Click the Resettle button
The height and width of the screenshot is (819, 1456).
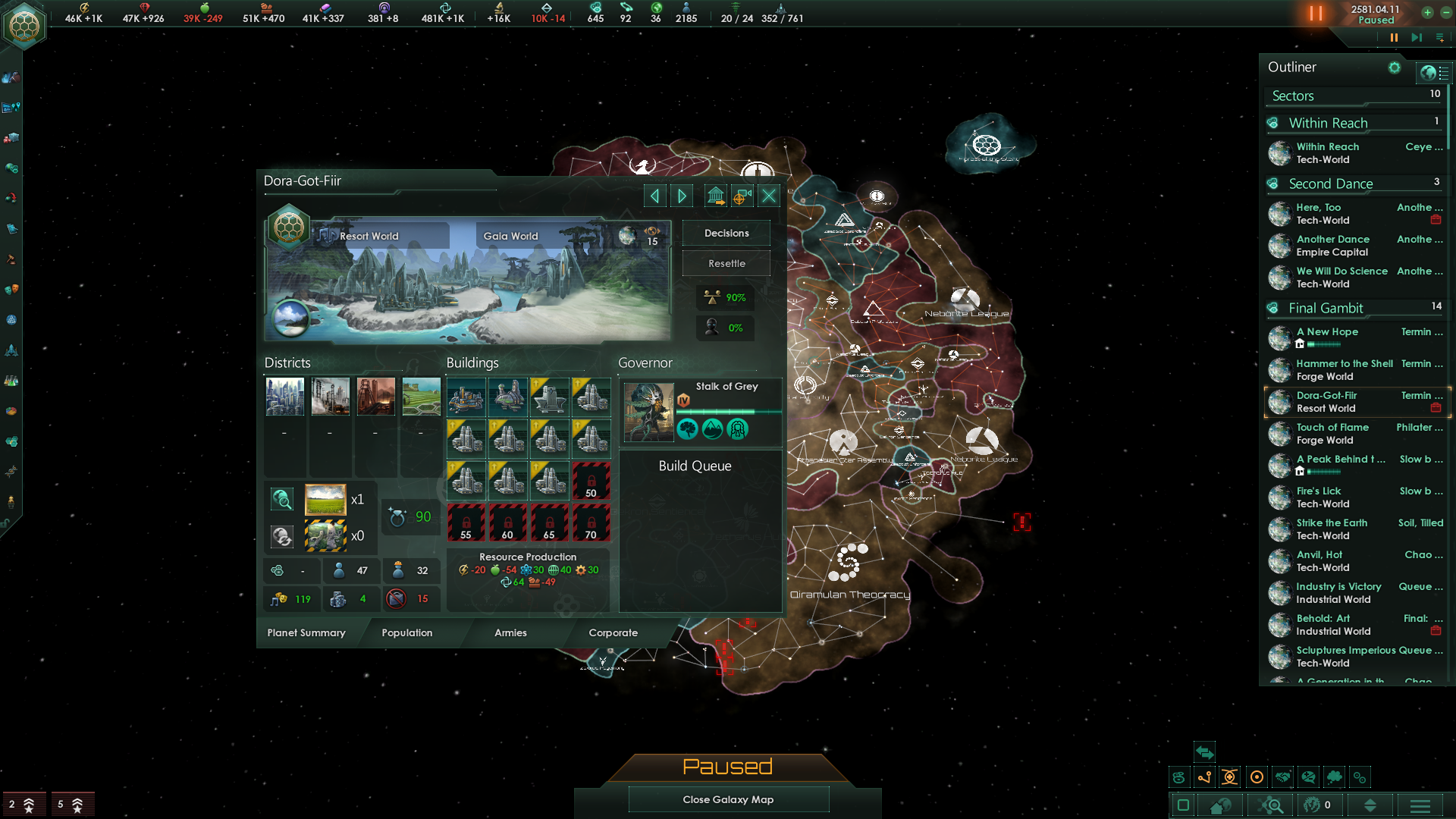point(726,263)
